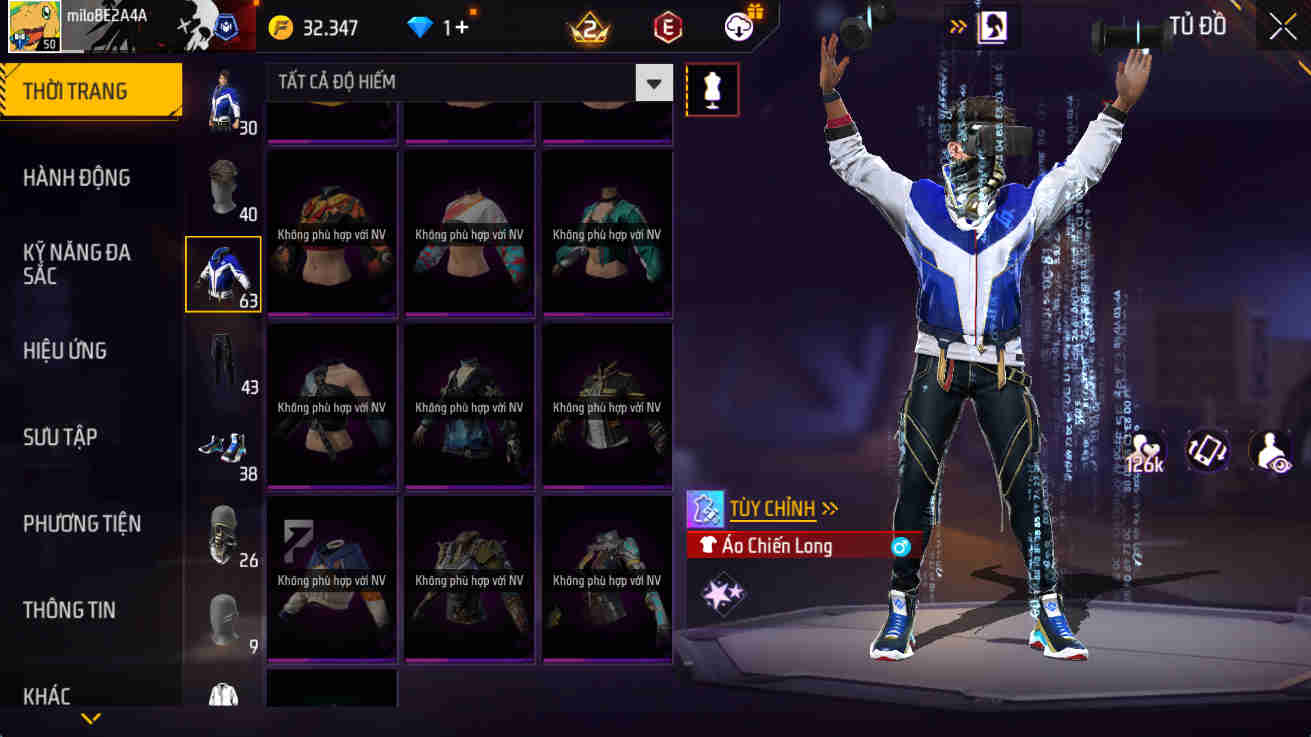Open the mannequin display icon above item grid
This screenshot has width=1311, height=737.
(x=712, y=89)
